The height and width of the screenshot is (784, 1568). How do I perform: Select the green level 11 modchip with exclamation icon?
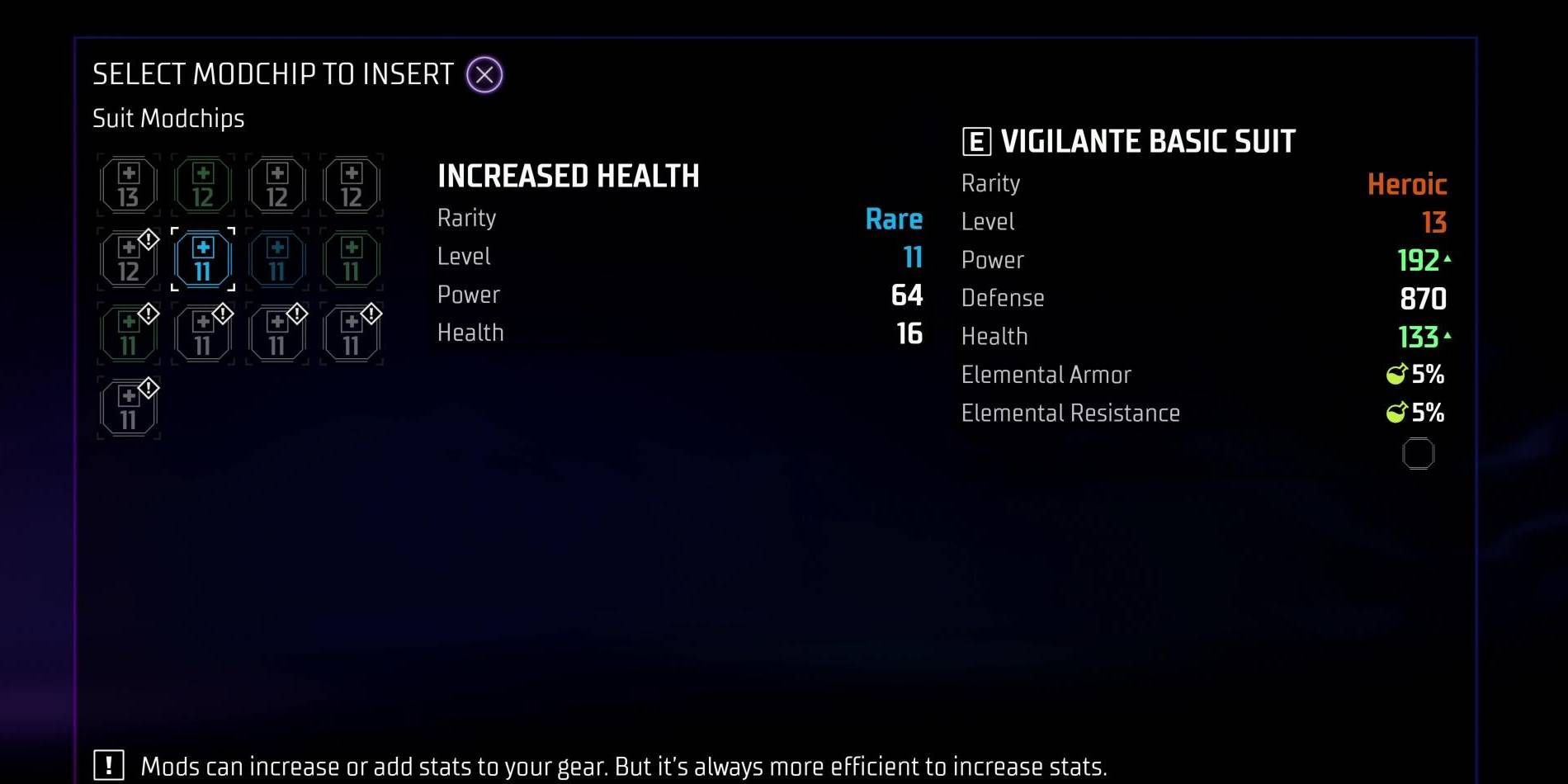point(128,333)
